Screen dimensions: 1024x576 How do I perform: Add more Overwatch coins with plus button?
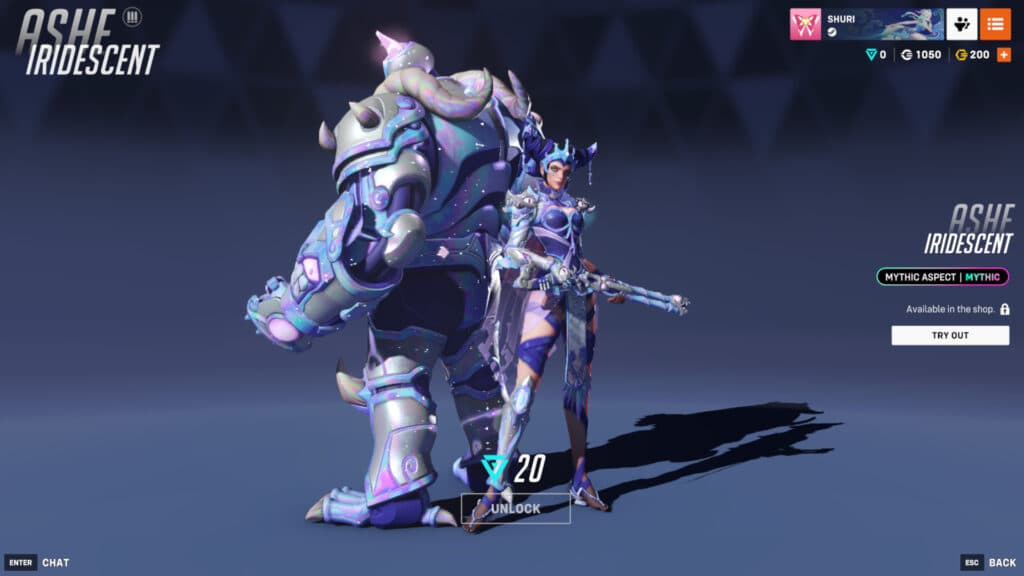[x=1004, y=54]
